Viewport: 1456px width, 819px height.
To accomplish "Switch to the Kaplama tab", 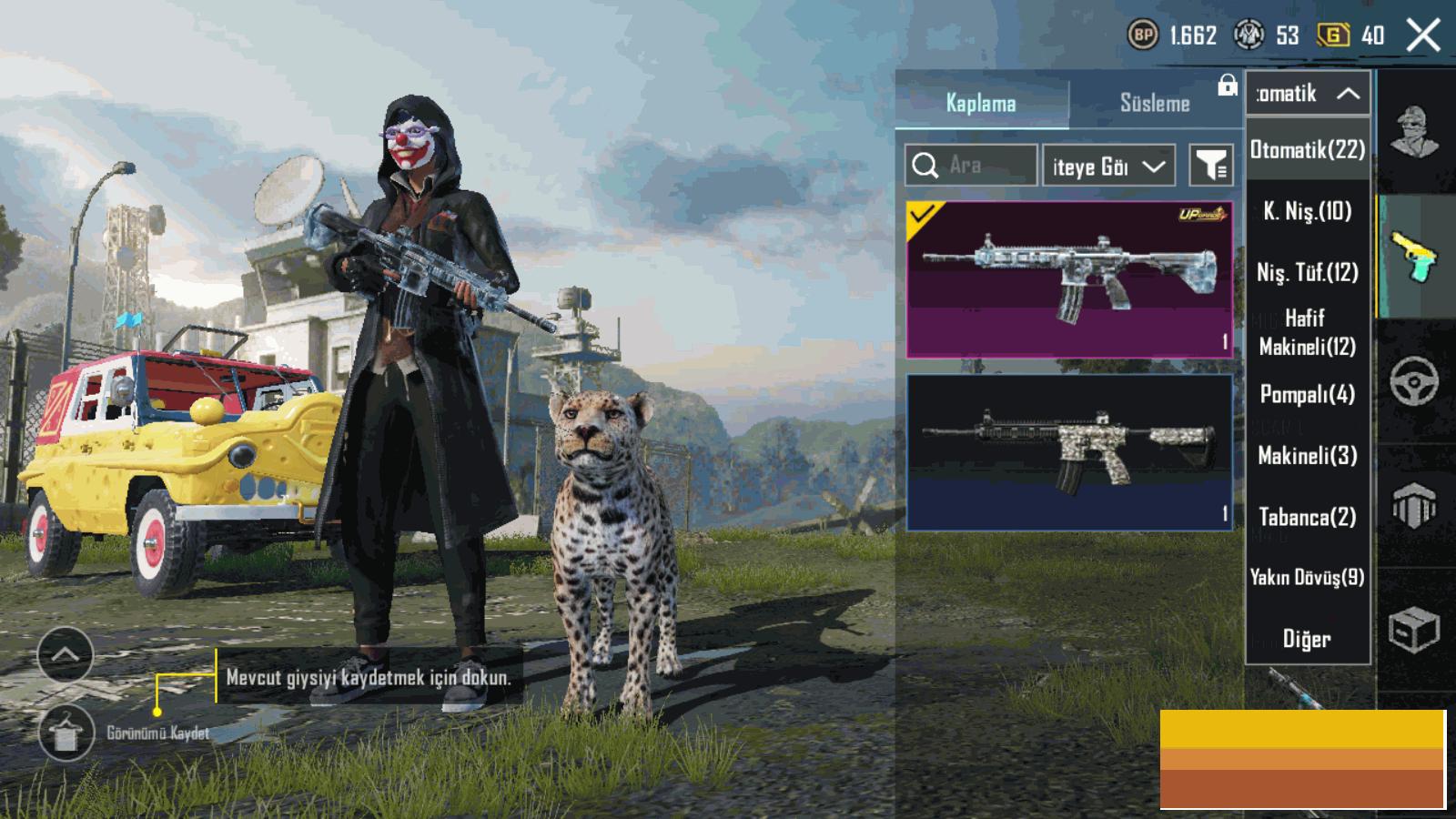I will (x=981, y=103).
